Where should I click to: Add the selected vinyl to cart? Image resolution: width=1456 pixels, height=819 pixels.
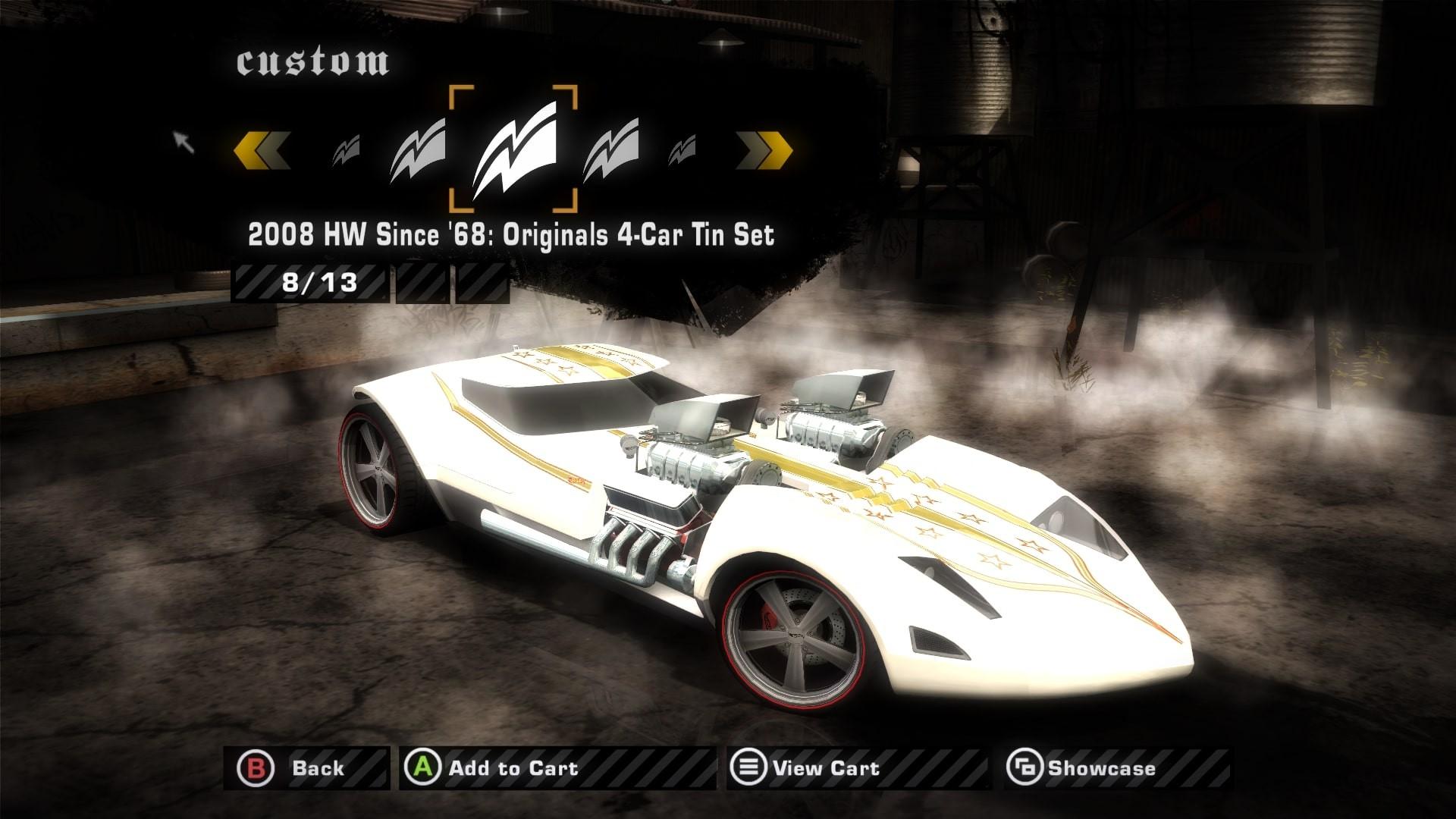click(512, 768)
